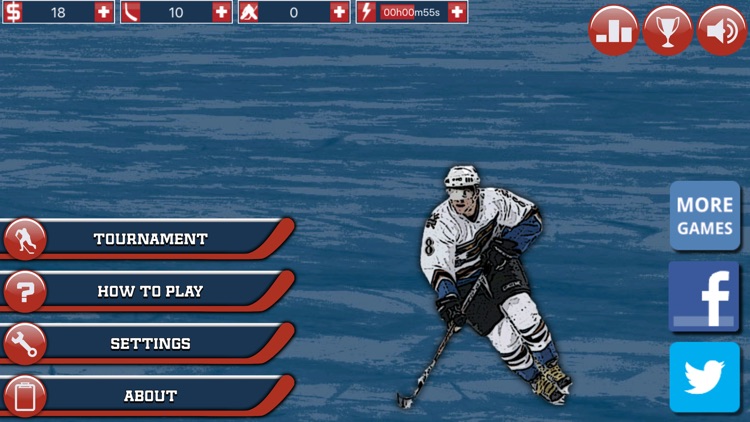Image resolution: width=750 pixels, height=422 pixels.
Task: Add more money with the plus button
Action: [104, 12]
